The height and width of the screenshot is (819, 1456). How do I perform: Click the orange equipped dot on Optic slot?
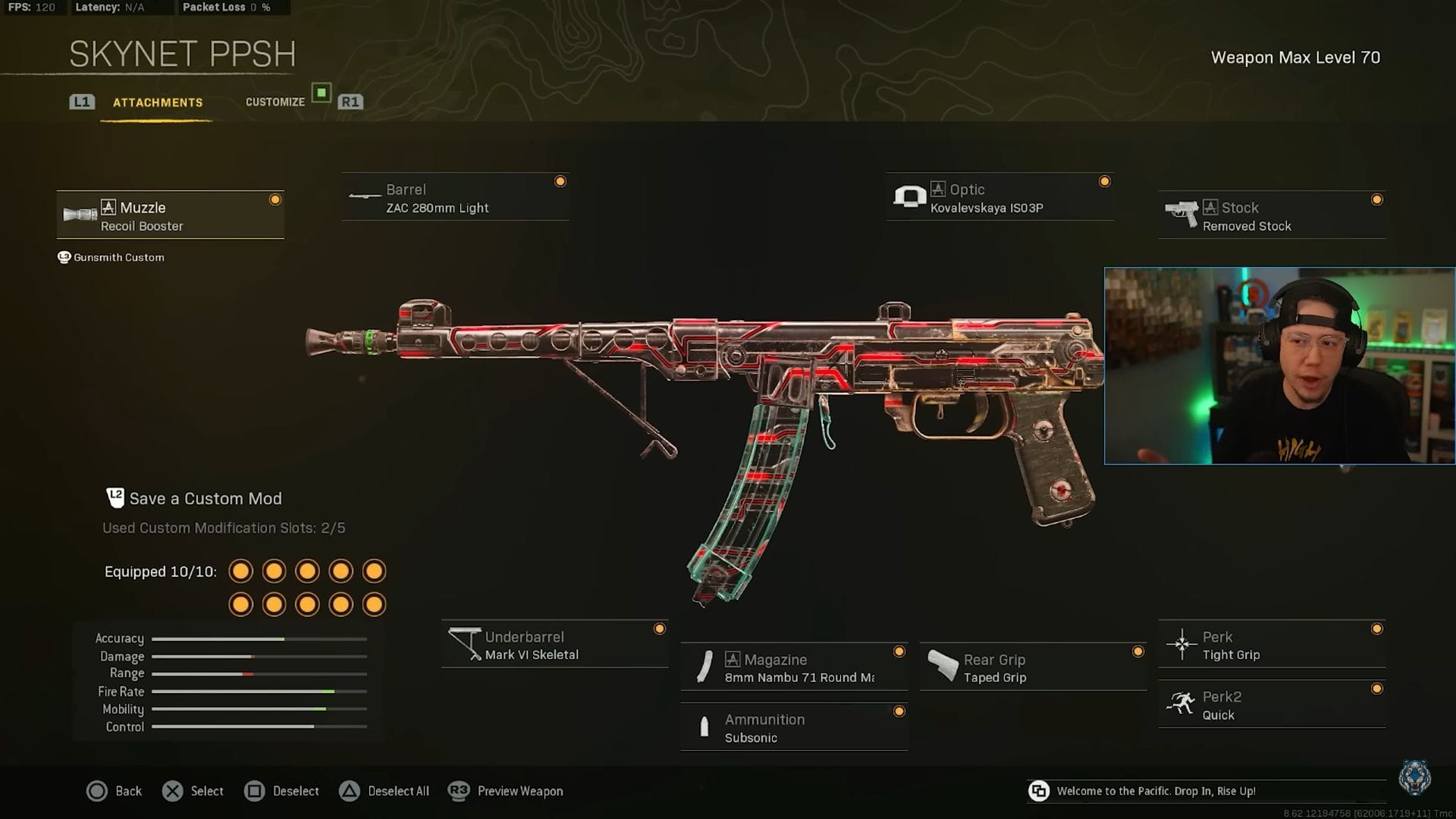pyautogui.click(x=1105, y=180)
